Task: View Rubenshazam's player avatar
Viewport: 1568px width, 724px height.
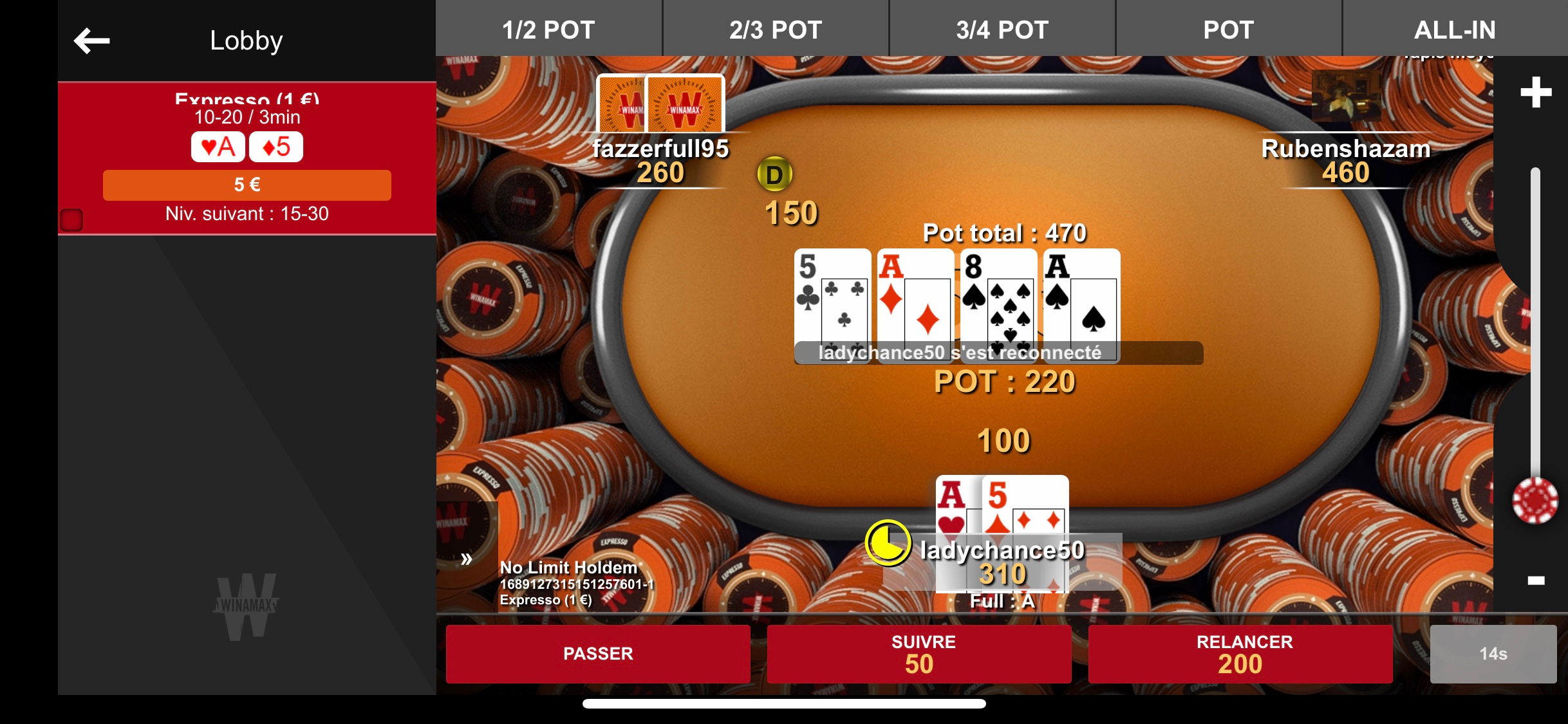Action: [1346, 97]
